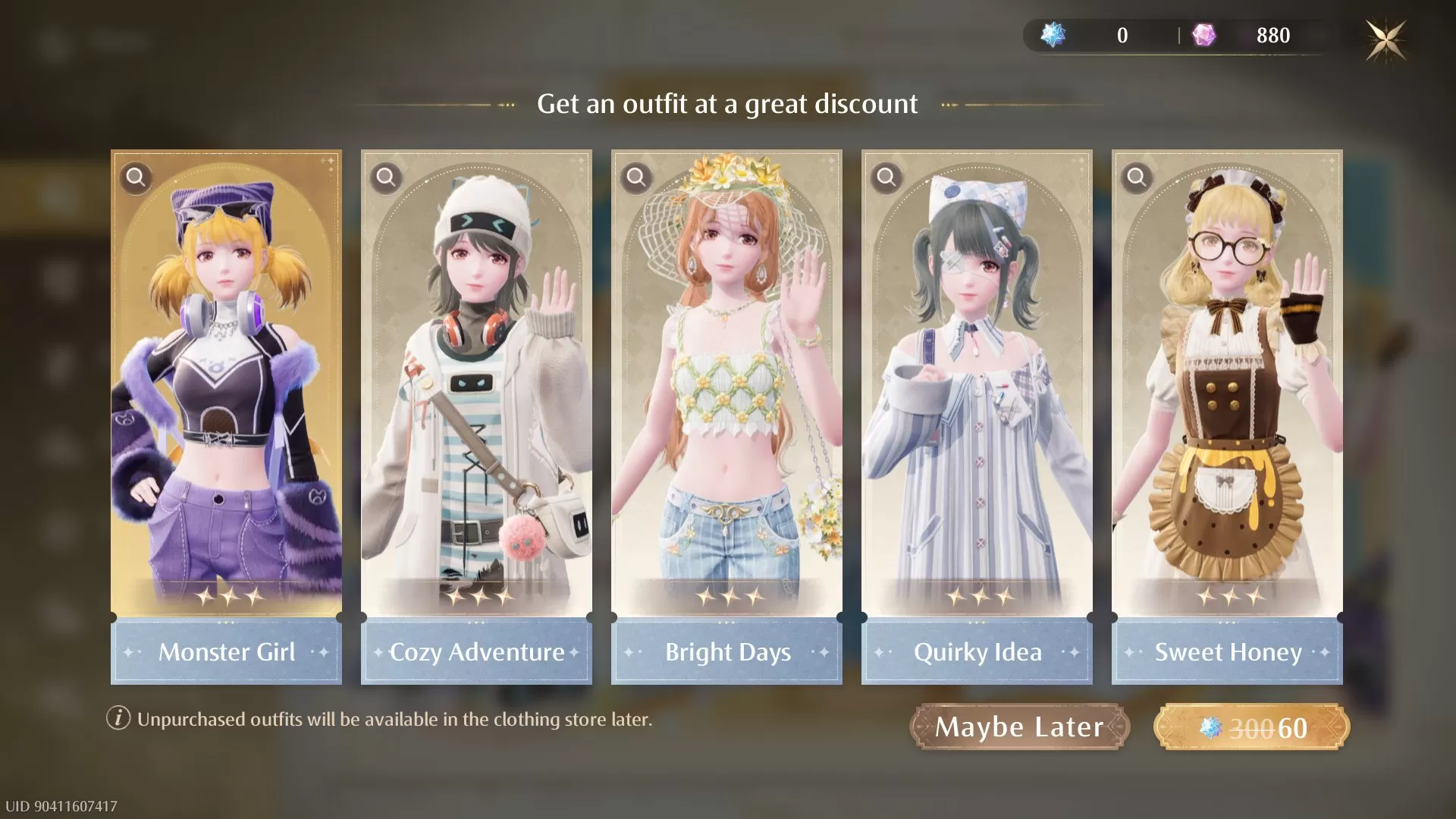Select the Cozy Adventure outfit card

pyautogui.click(x=475, y=379)
